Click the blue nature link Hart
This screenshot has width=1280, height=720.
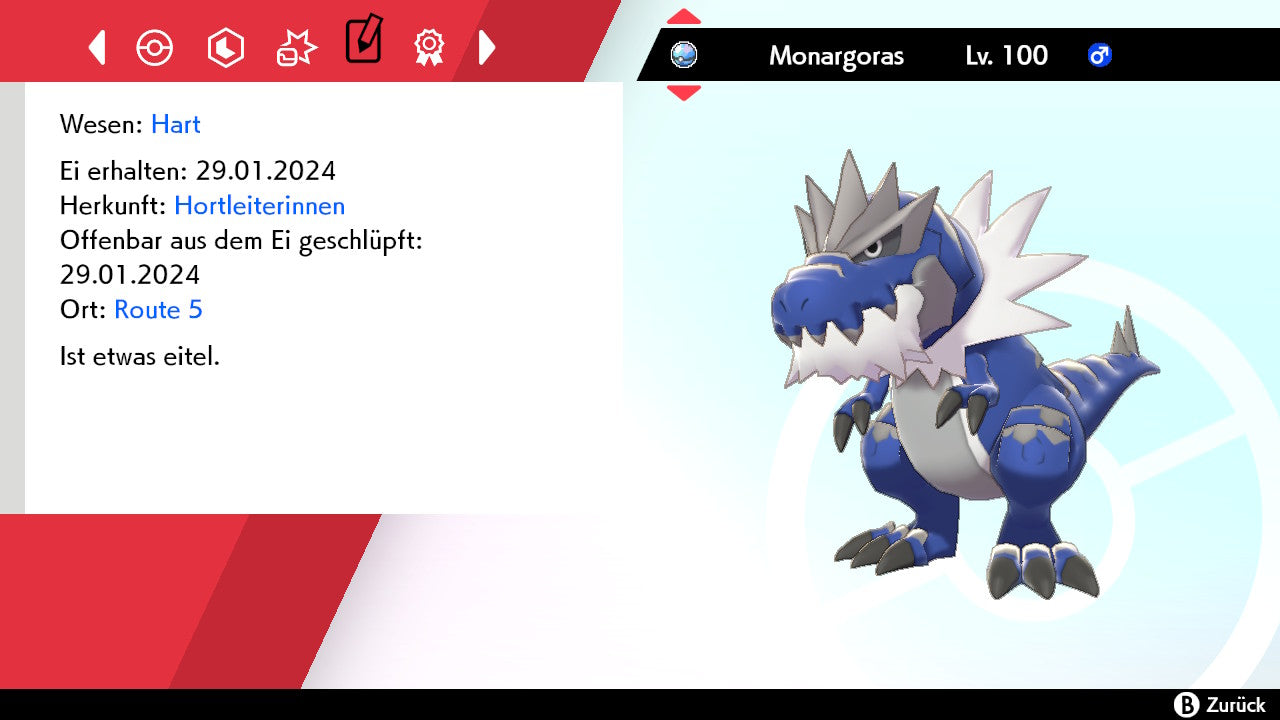pyautogui.click(x=176, y=124)
